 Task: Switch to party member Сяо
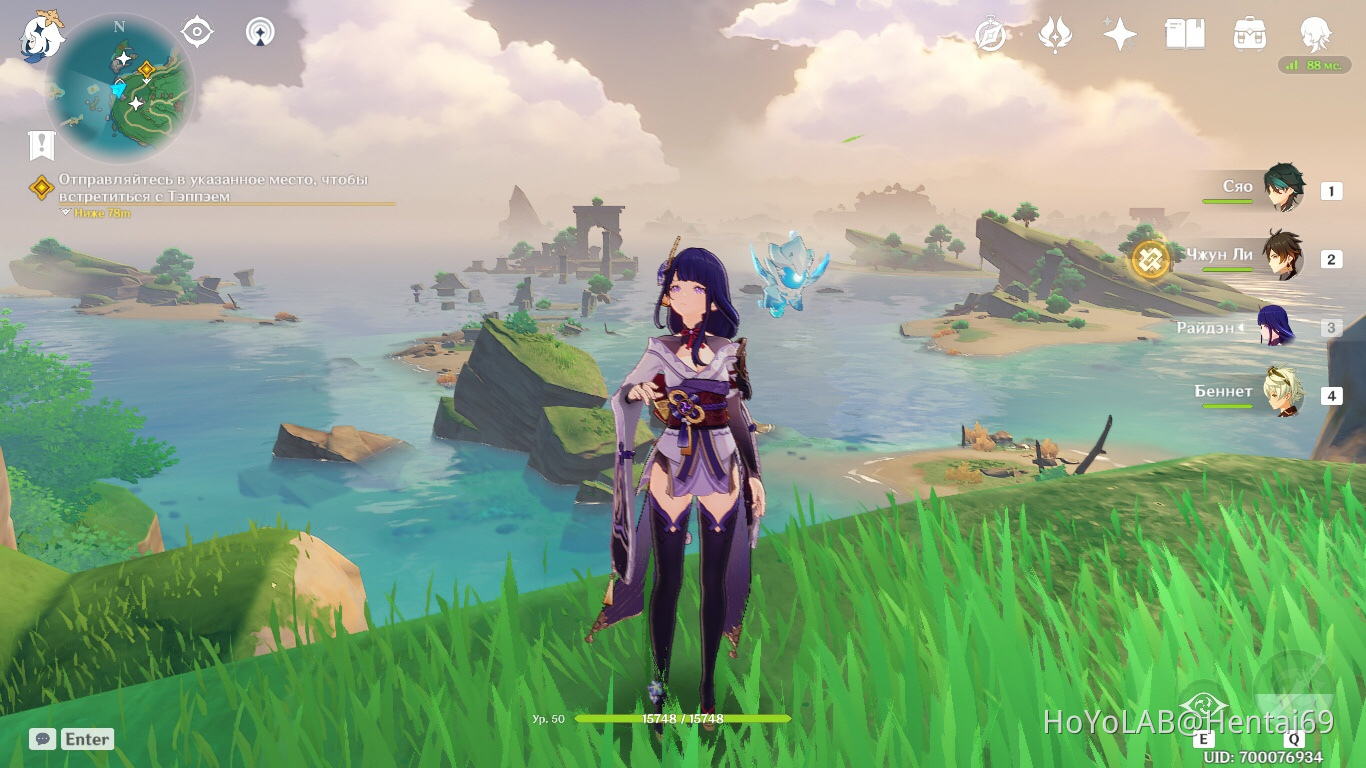(1282, 188)
